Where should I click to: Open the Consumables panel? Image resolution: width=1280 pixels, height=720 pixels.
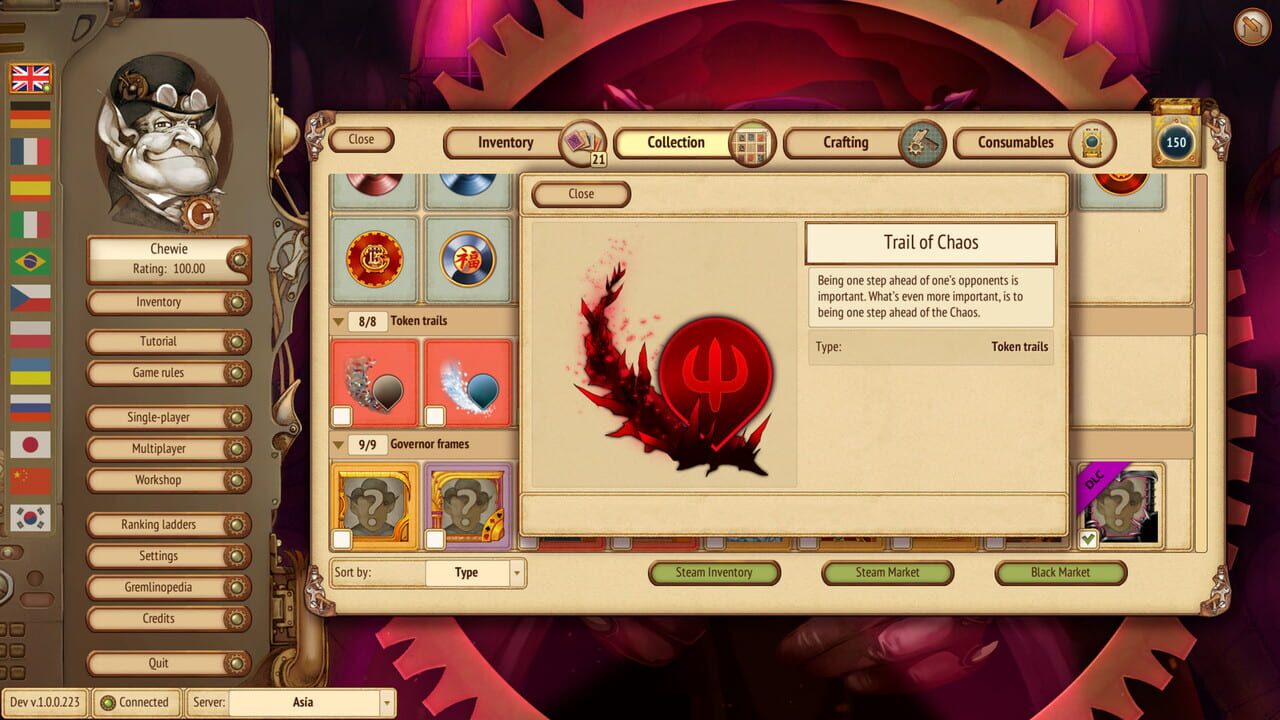(1015, 143)
